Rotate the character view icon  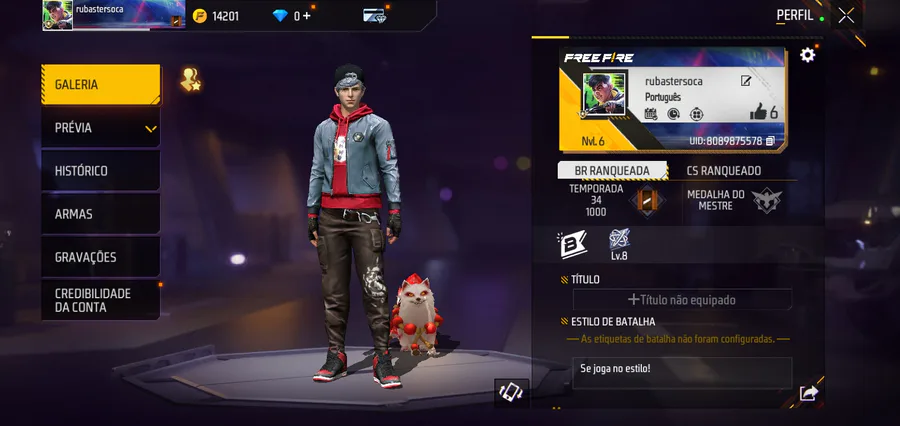(511, 392)
